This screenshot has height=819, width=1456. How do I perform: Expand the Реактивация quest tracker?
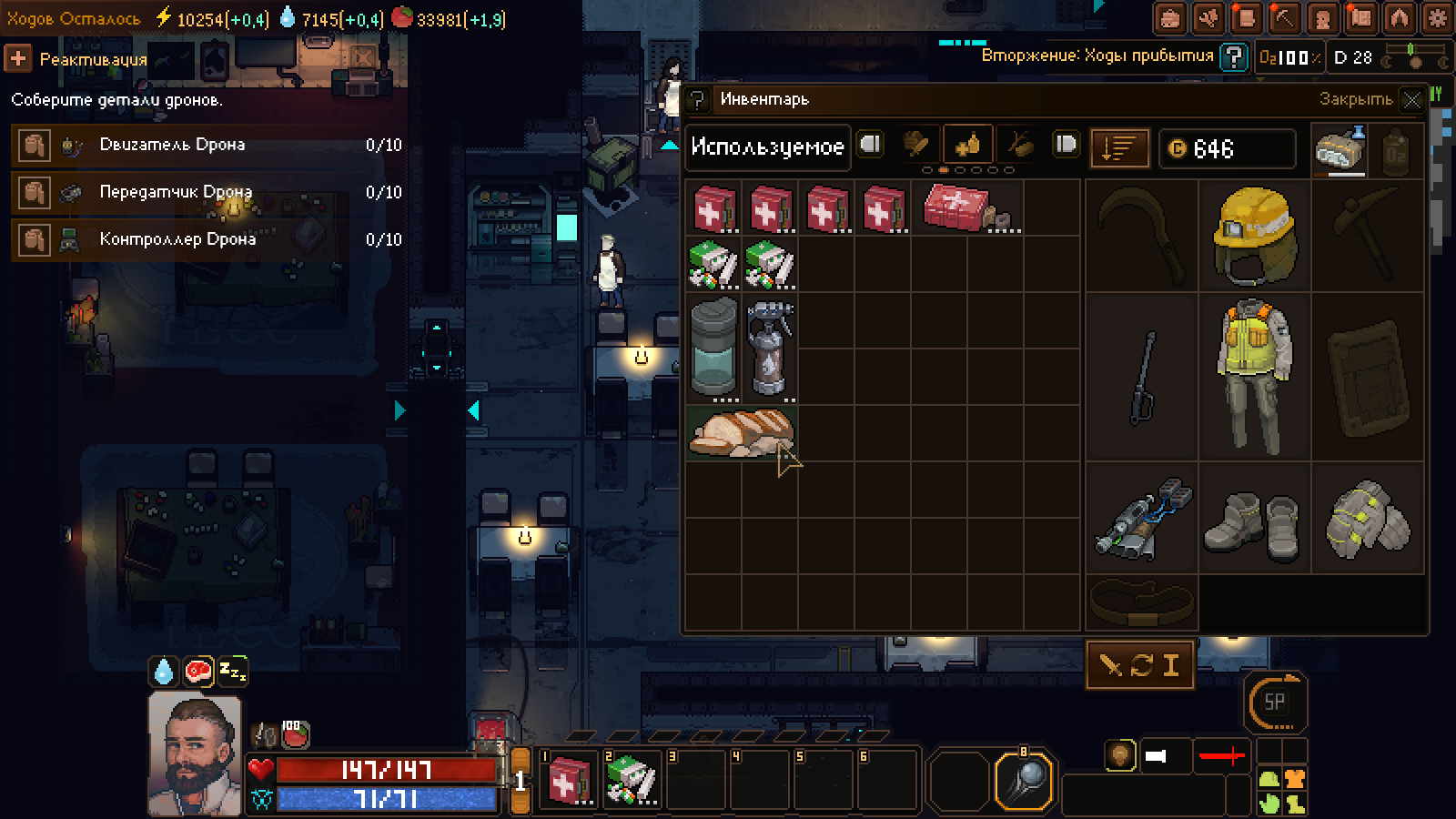[17, 59]
